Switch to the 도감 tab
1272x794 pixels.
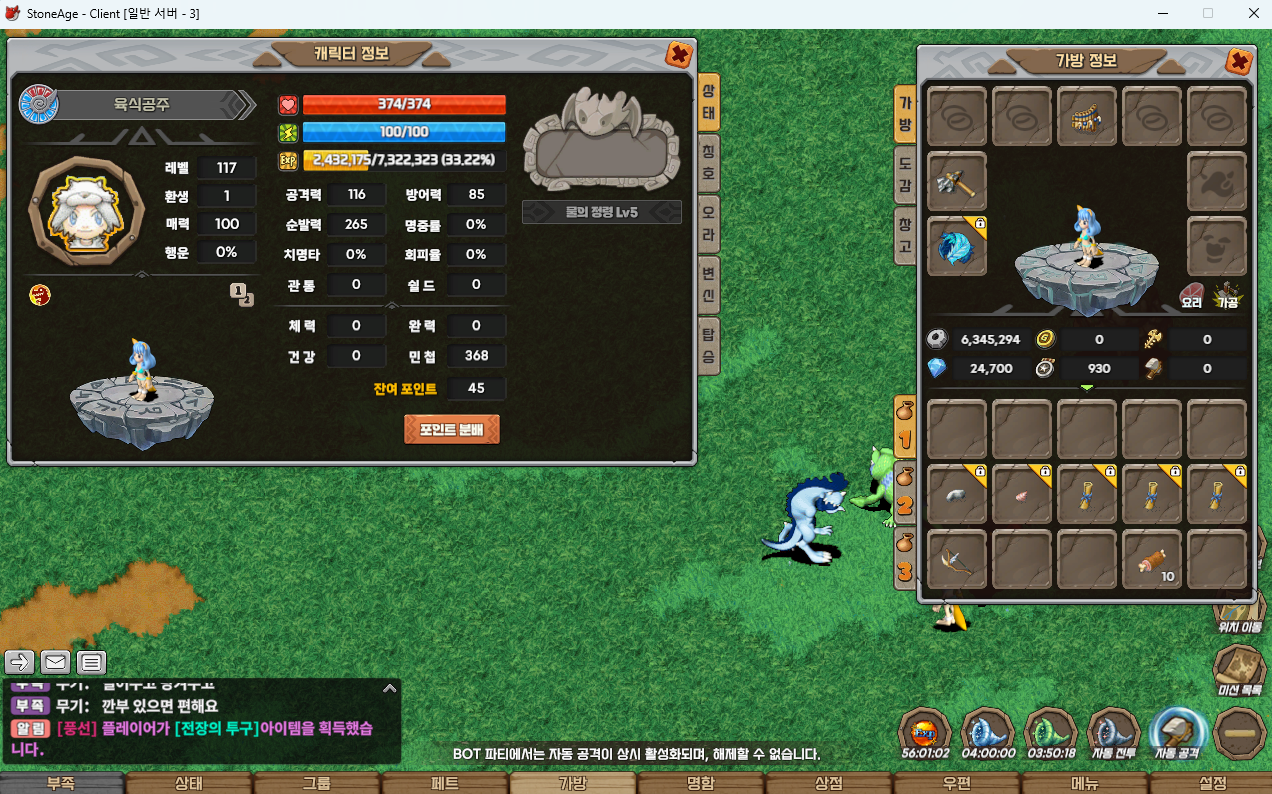(904, 172)
